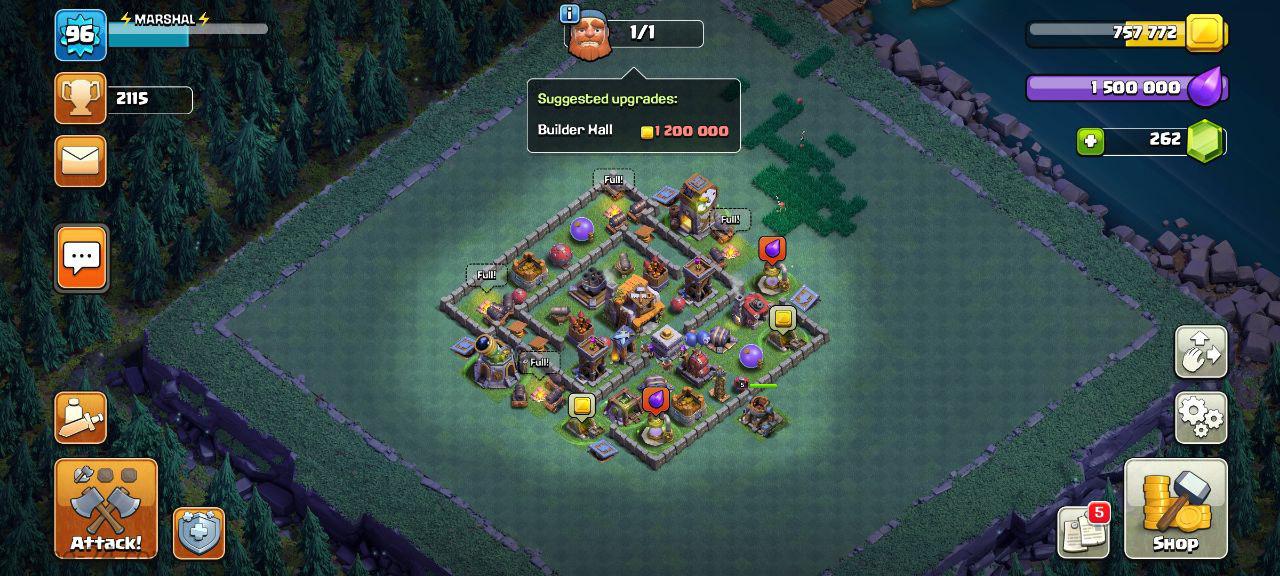Screen dimensions: 1280x576
Task: Open the trophy league info
Action: coord(81,98)
